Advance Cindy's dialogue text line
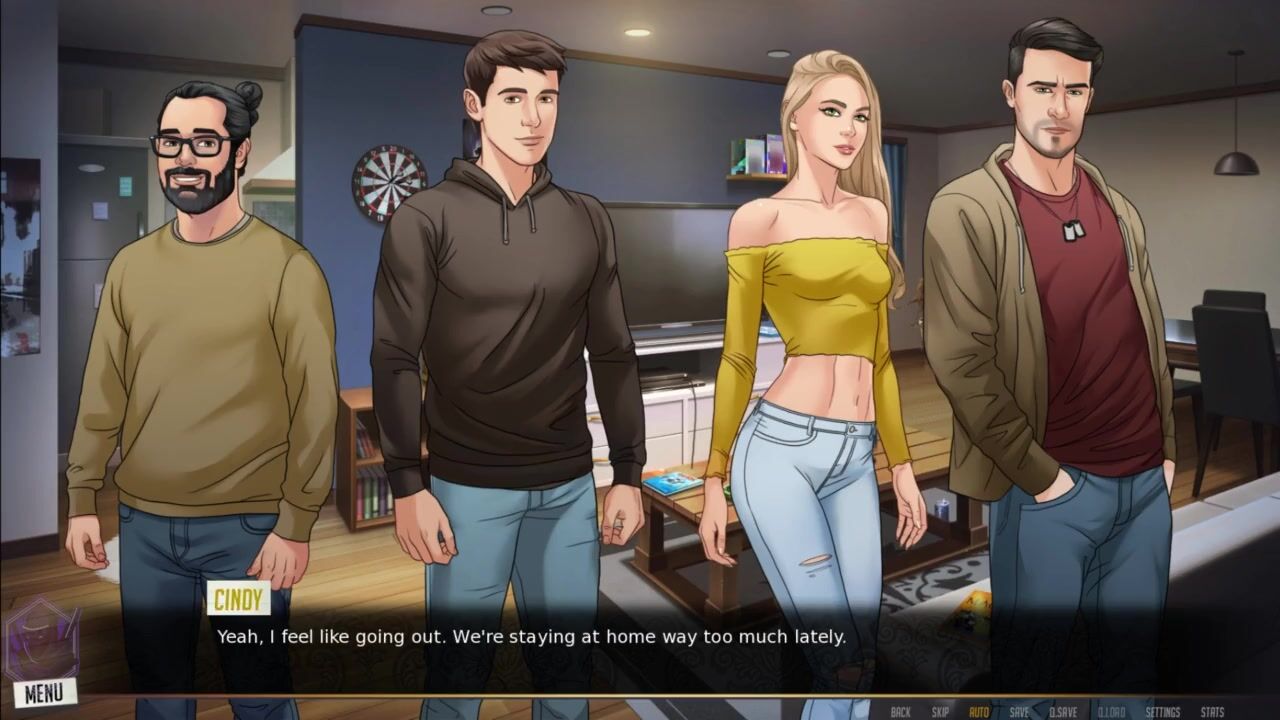Image resolution: width=1280 pixels, height=720 pixels. 532,636
